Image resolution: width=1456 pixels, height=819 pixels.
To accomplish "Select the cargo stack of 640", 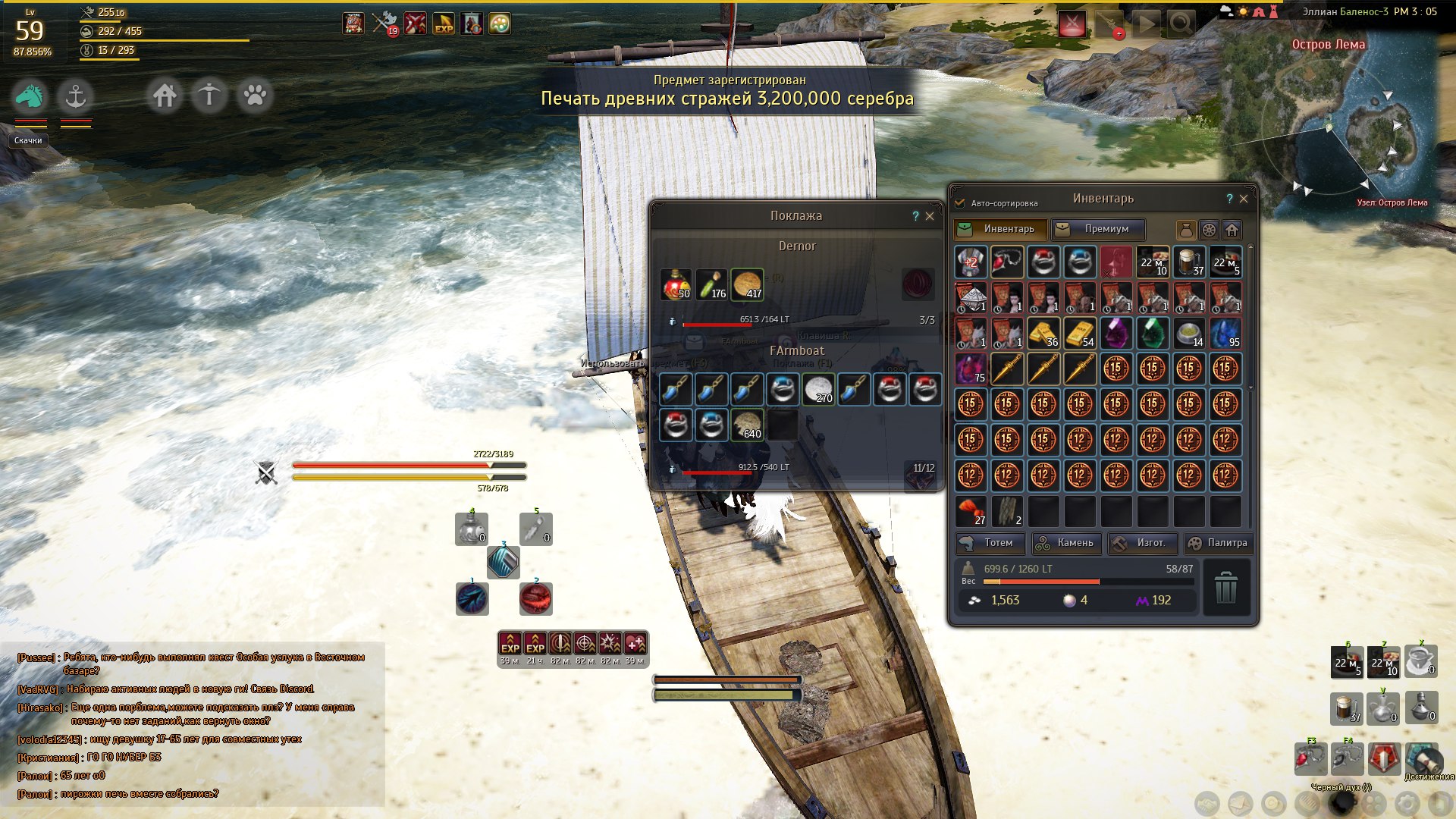I will point(747,425).
